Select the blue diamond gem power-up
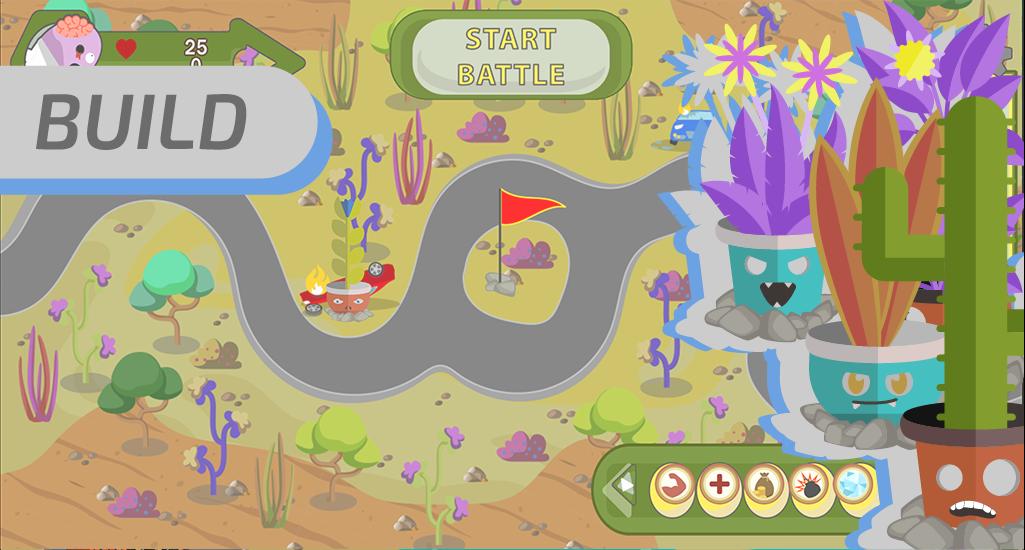1025x550 pixels. pyautogui.click(x=853, y=485)
